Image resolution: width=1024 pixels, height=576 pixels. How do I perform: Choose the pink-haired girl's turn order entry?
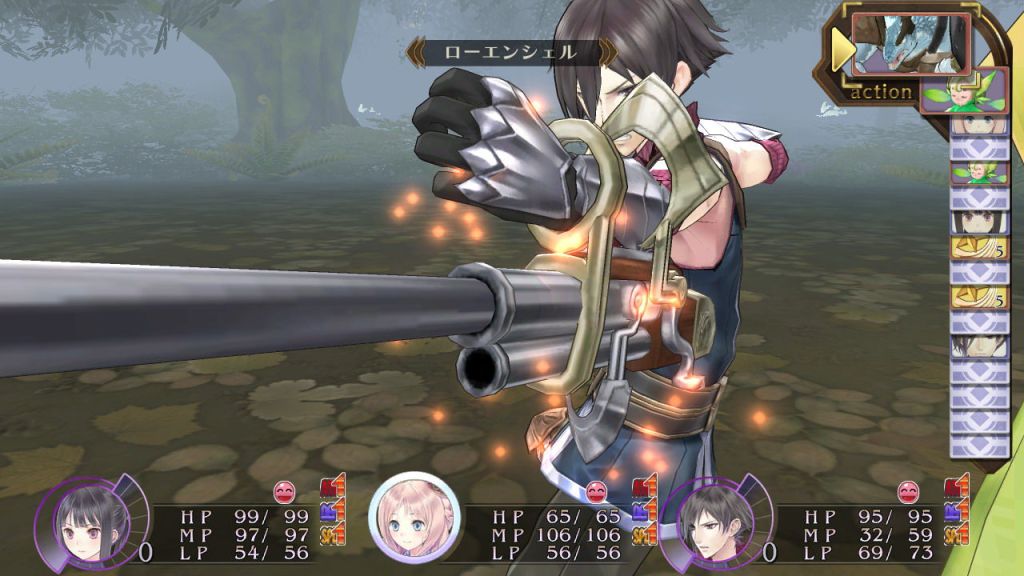coord(978,125)
